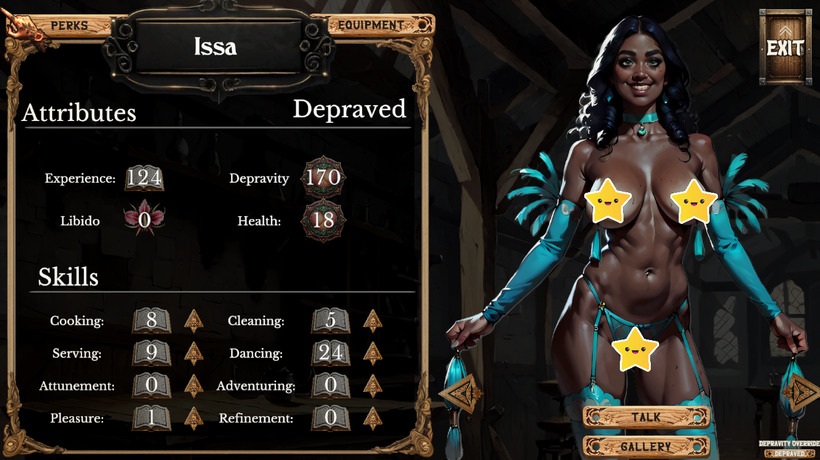Level up the Pleasure skill
This screenshot has height=460, width=820.
(x=193, y=417)
